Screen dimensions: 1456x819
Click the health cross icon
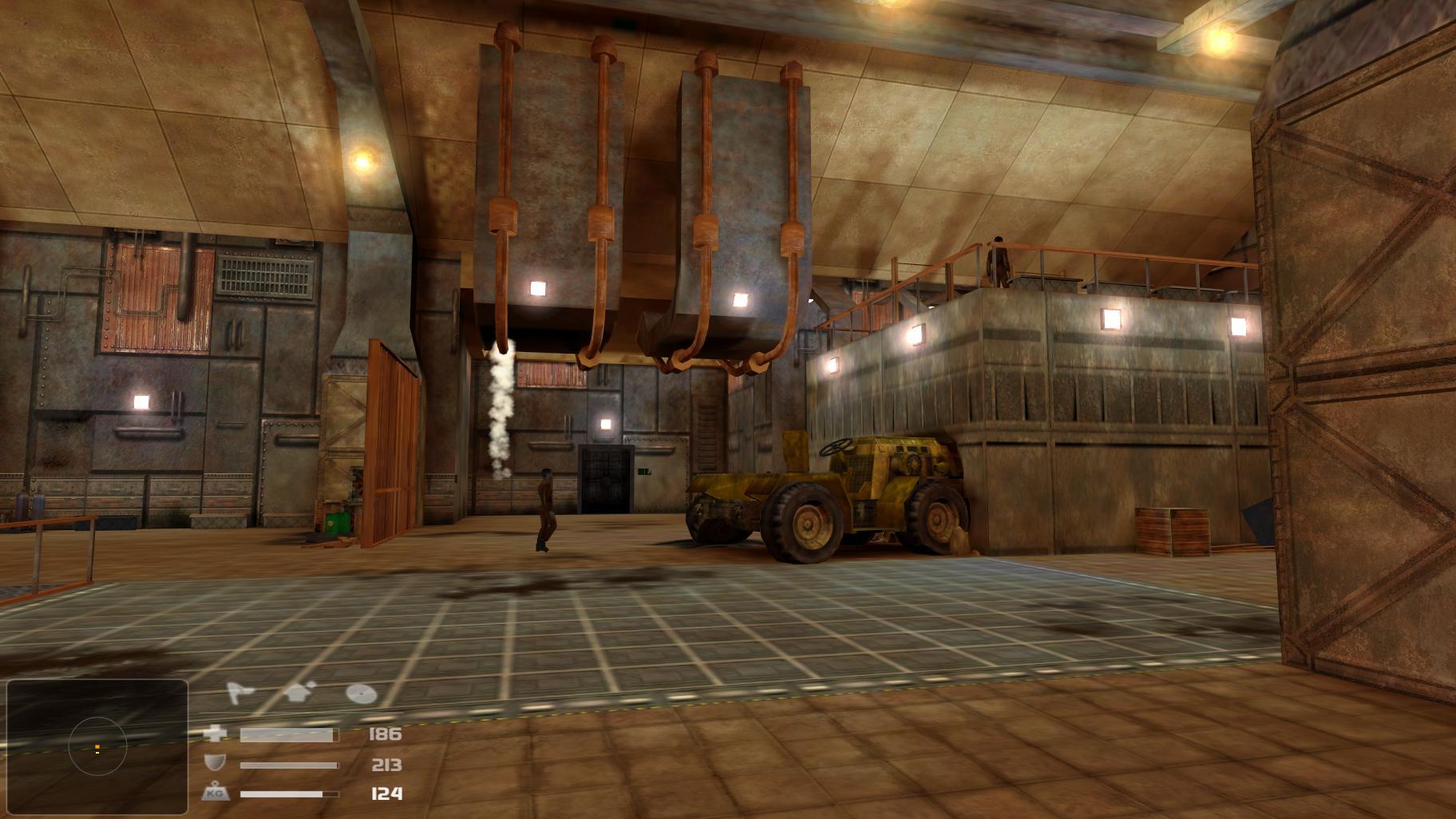216,734
